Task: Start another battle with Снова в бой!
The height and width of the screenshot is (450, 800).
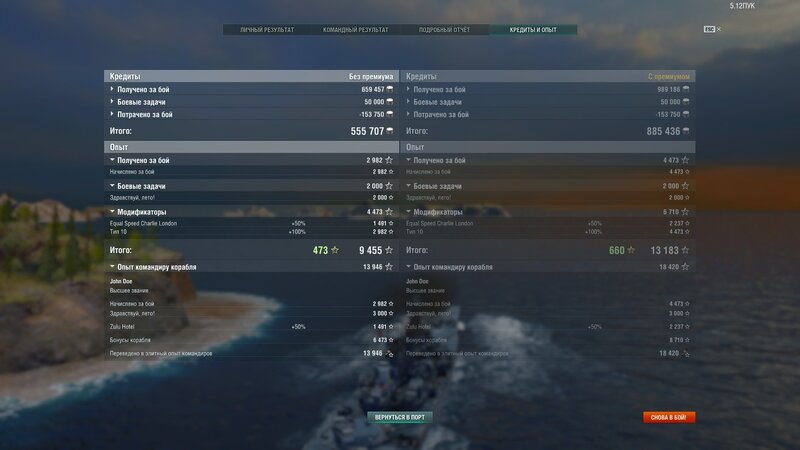Action: (x=669, y=417)
